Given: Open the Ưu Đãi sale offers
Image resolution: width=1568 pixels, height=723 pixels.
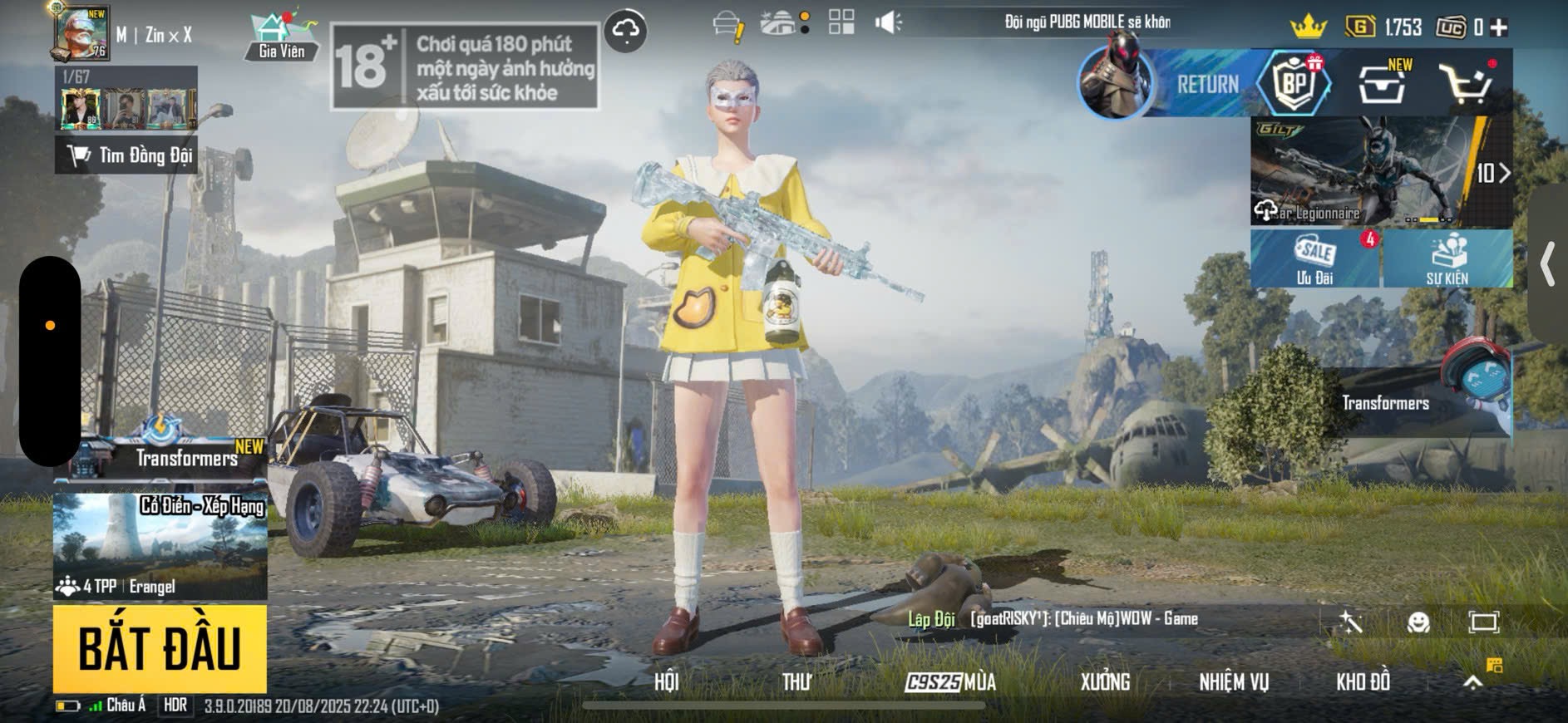Looking at the screenshot, I should pyautogui.click(x=1315, y=259).
